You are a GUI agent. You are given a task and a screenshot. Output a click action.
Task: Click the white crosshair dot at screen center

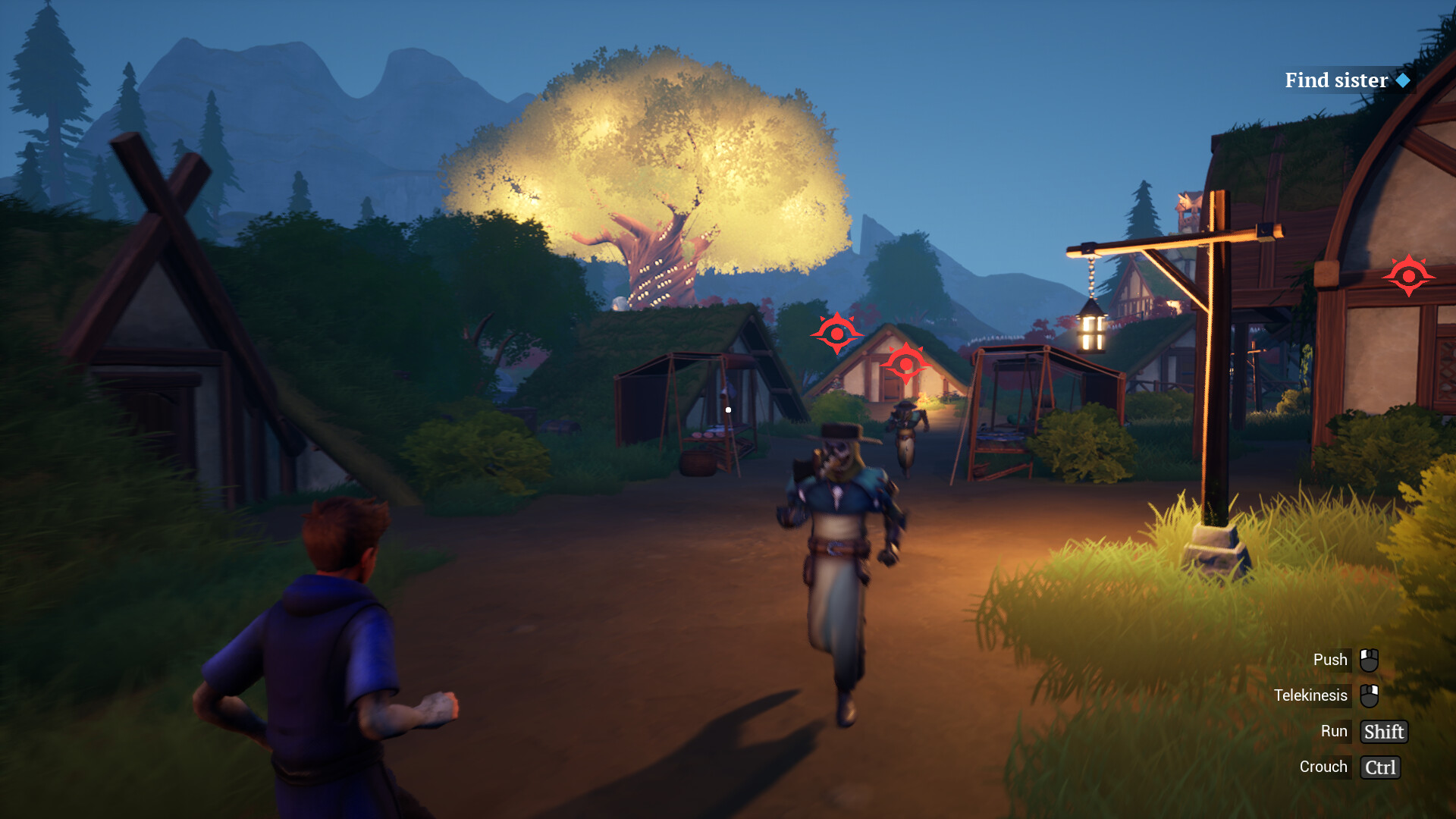click(x=729, y=409)
